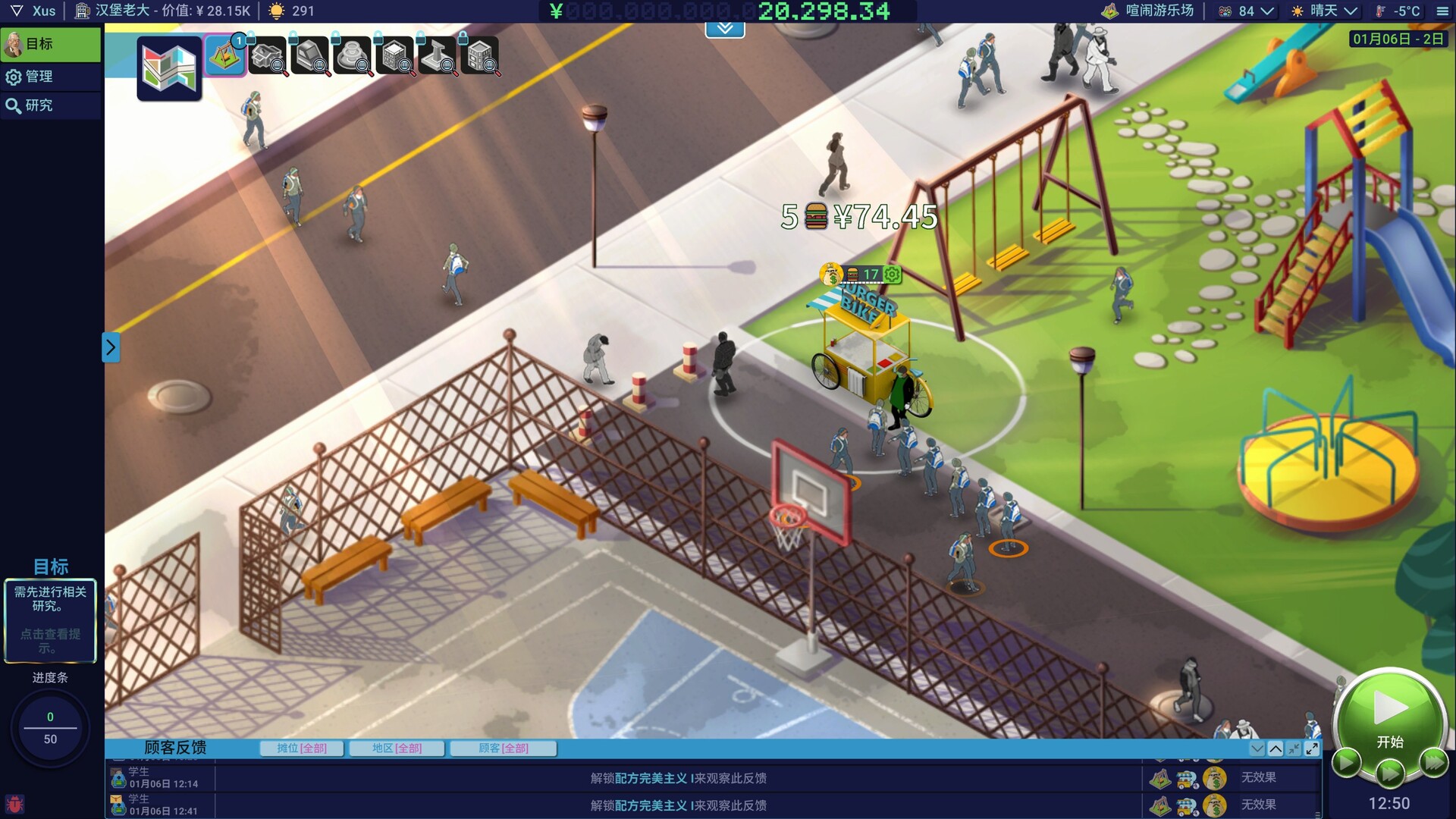Image resolution: width=1456 pixels, height=819 pixels.
Task: Click the objective hint box
Action: [50, 620]
